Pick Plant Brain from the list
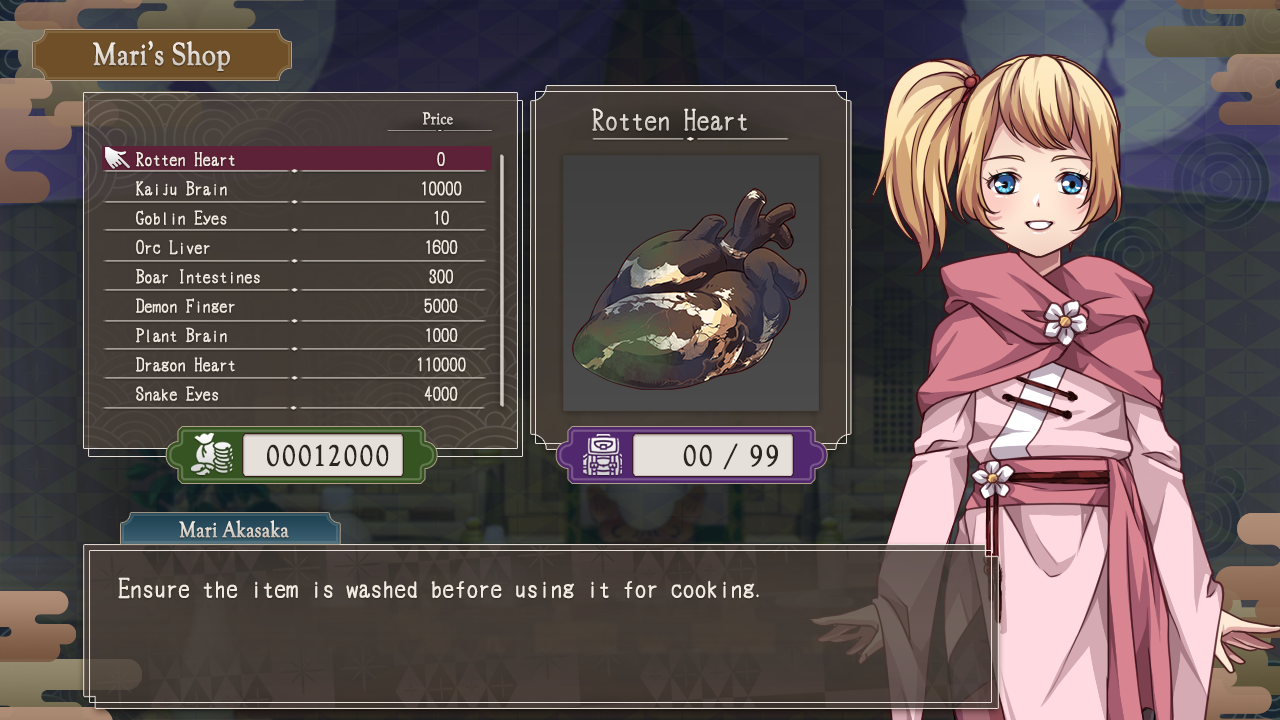1280x720 pixels. point(298,336)
